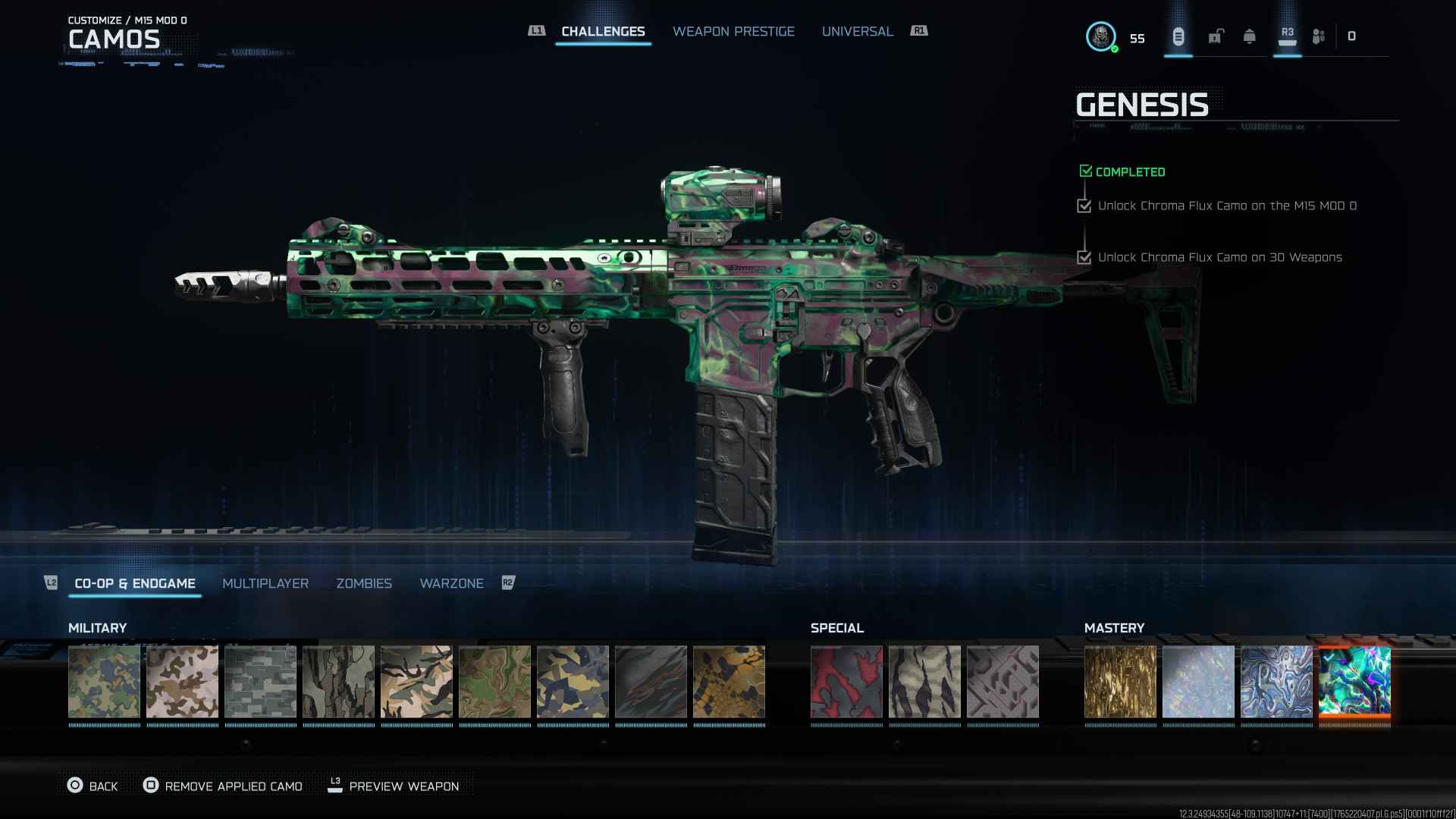The height and width of the screenshot is (819, 1456).
Task: Choose the gold Mastery camo swatch
Action: pos(1120,682)
